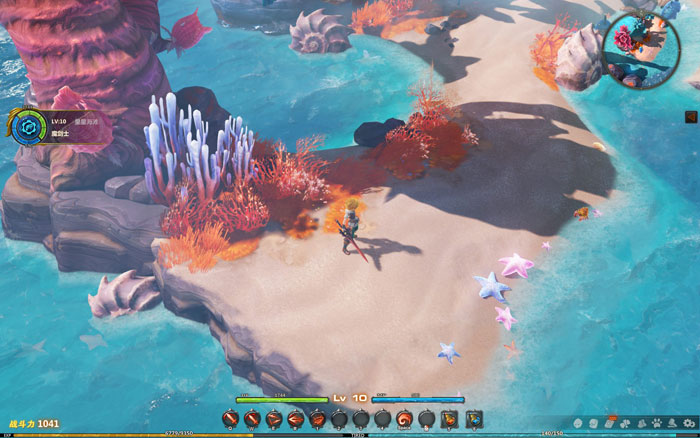Trigger the E skill icon

pos(274,419)
